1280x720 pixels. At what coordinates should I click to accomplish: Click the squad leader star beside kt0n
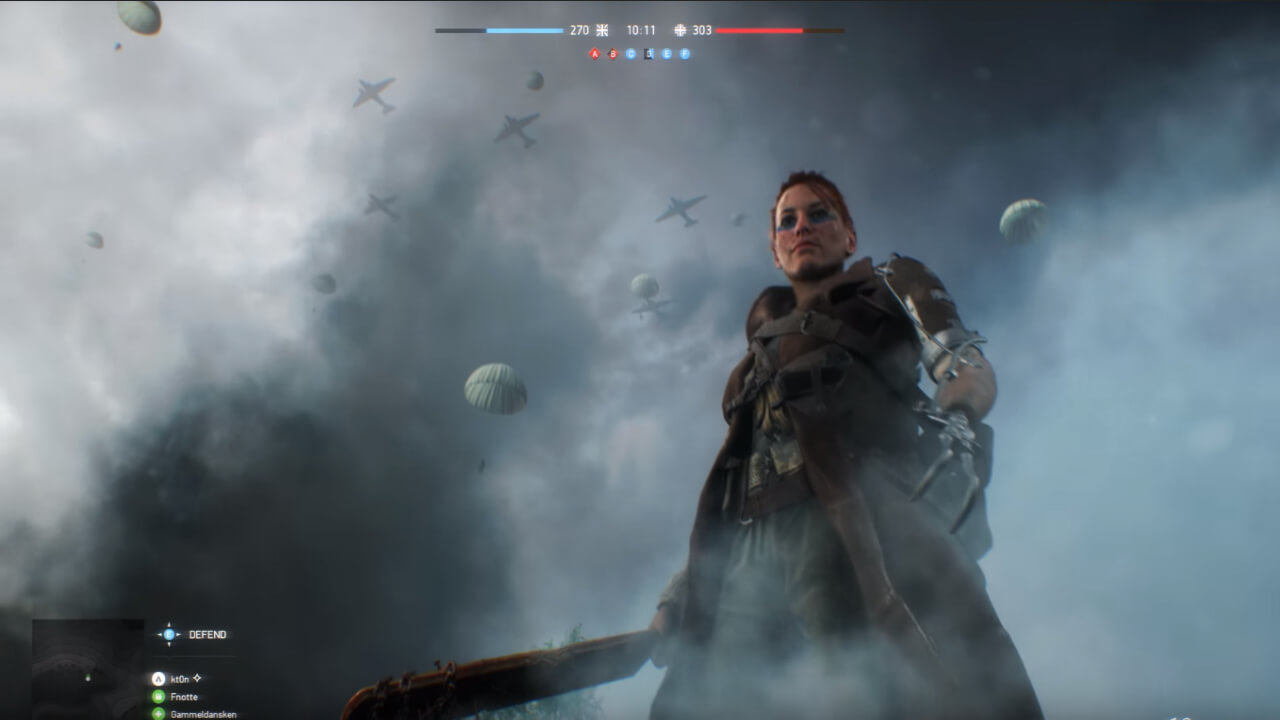coord(196,678)
